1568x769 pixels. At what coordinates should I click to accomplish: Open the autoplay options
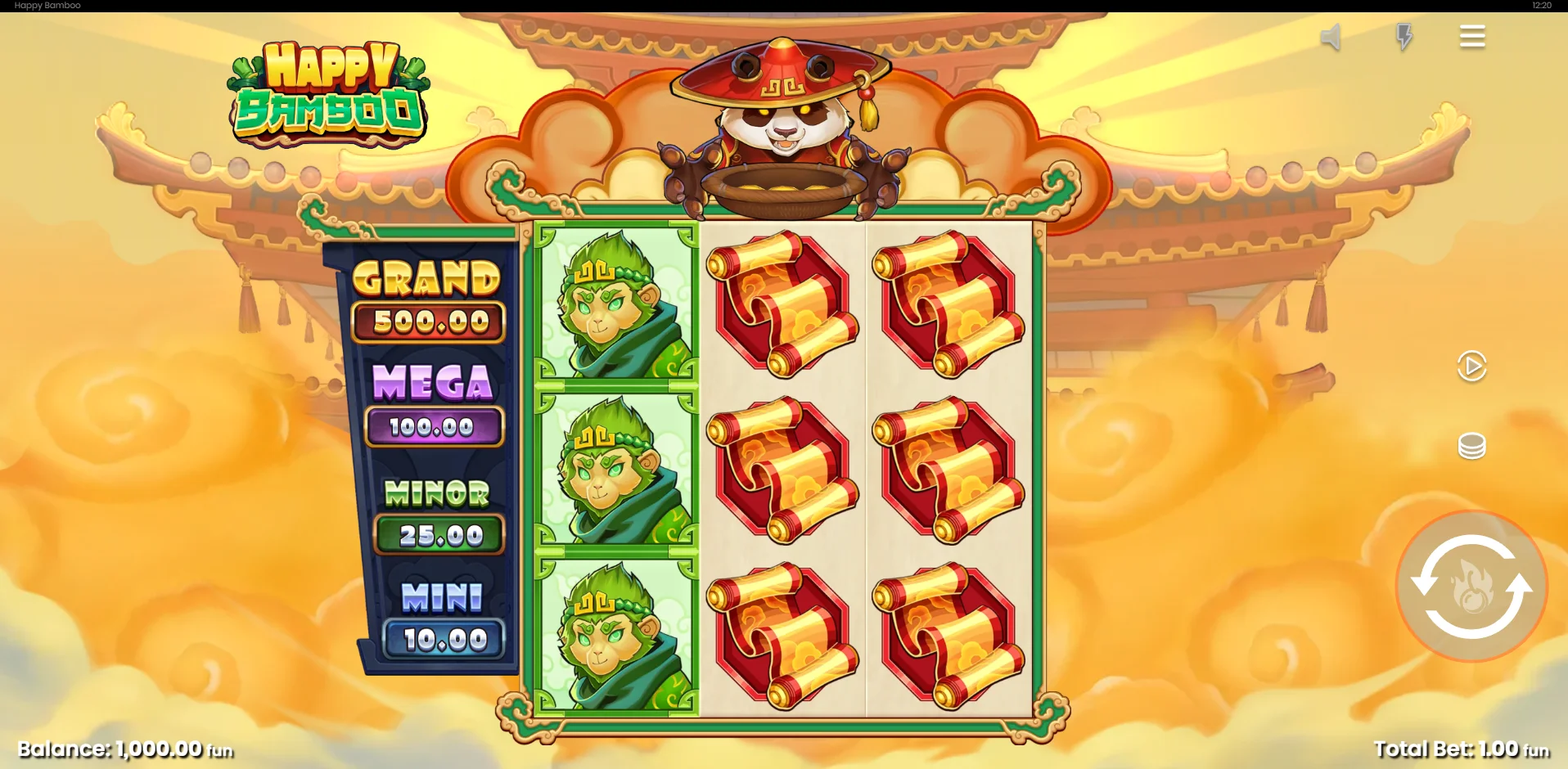[x=1471, y=366]
